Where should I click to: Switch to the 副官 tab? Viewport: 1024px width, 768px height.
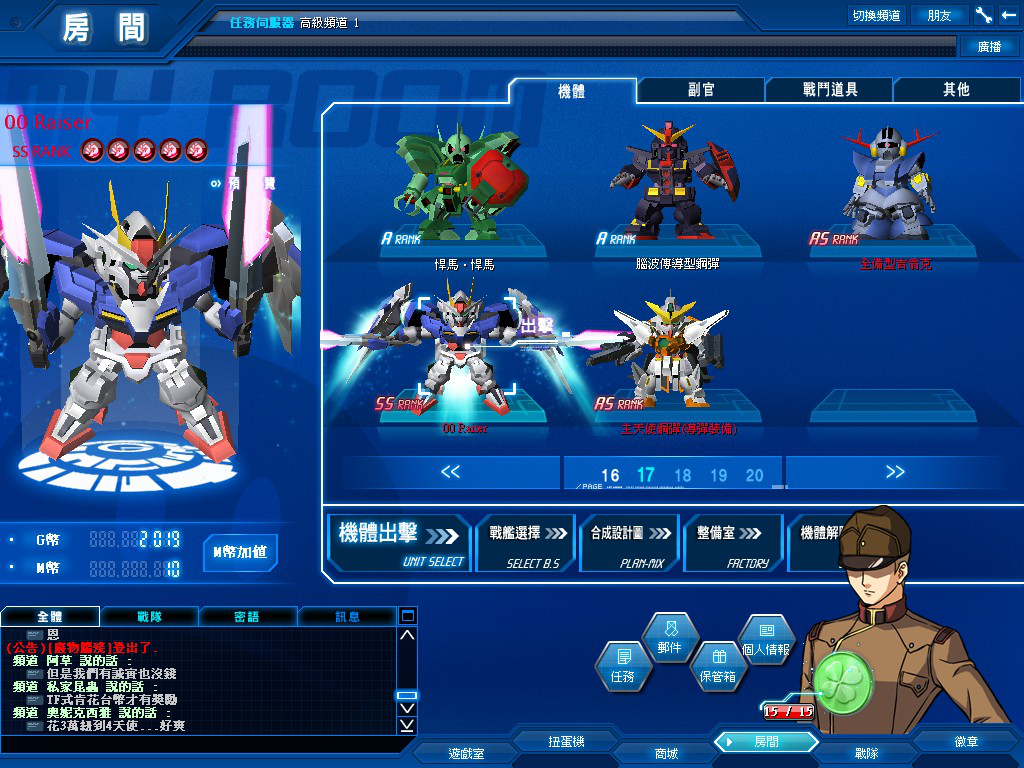tap(701, 90)
